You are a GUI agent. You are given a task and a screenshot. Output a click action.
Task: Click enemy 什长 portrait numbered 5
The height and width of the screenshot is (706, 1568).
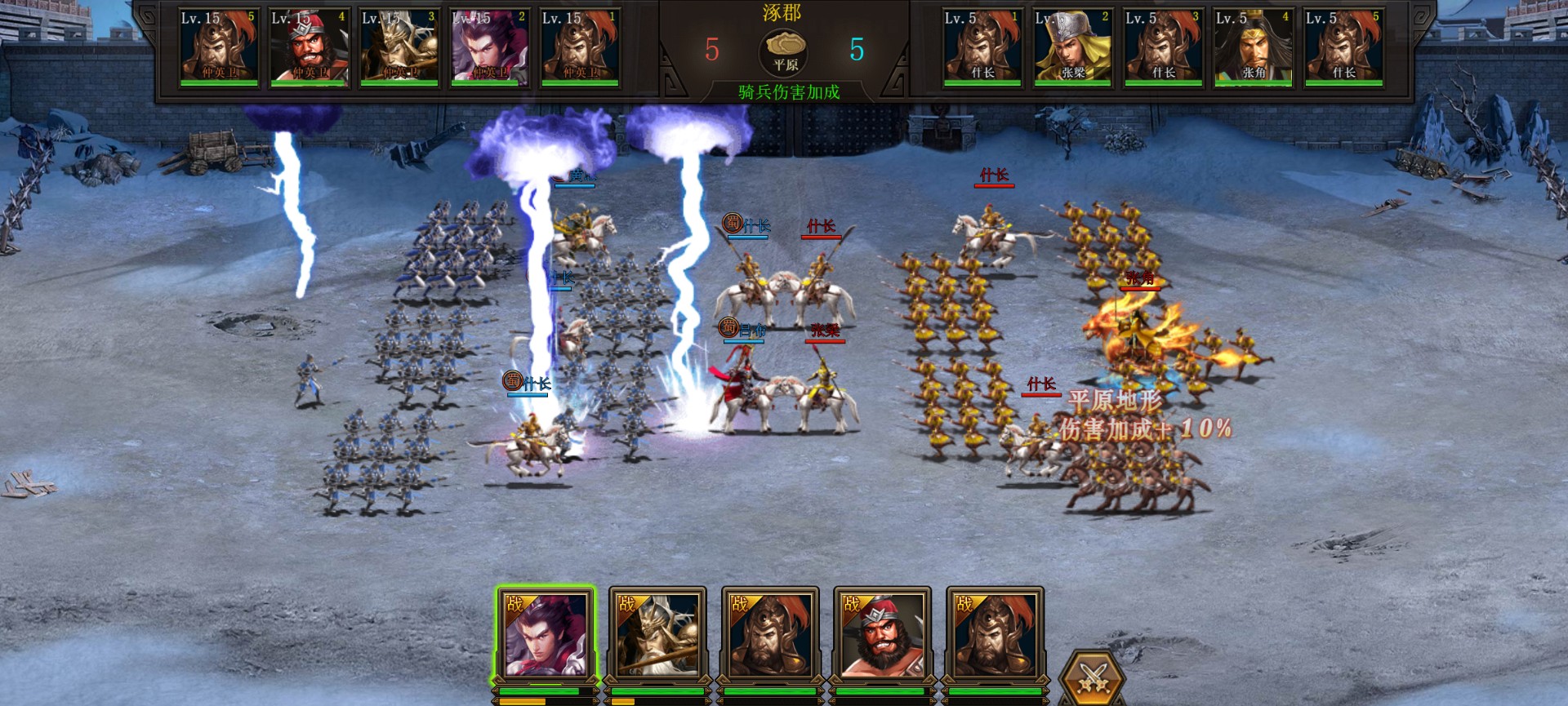click(1343, 47)
